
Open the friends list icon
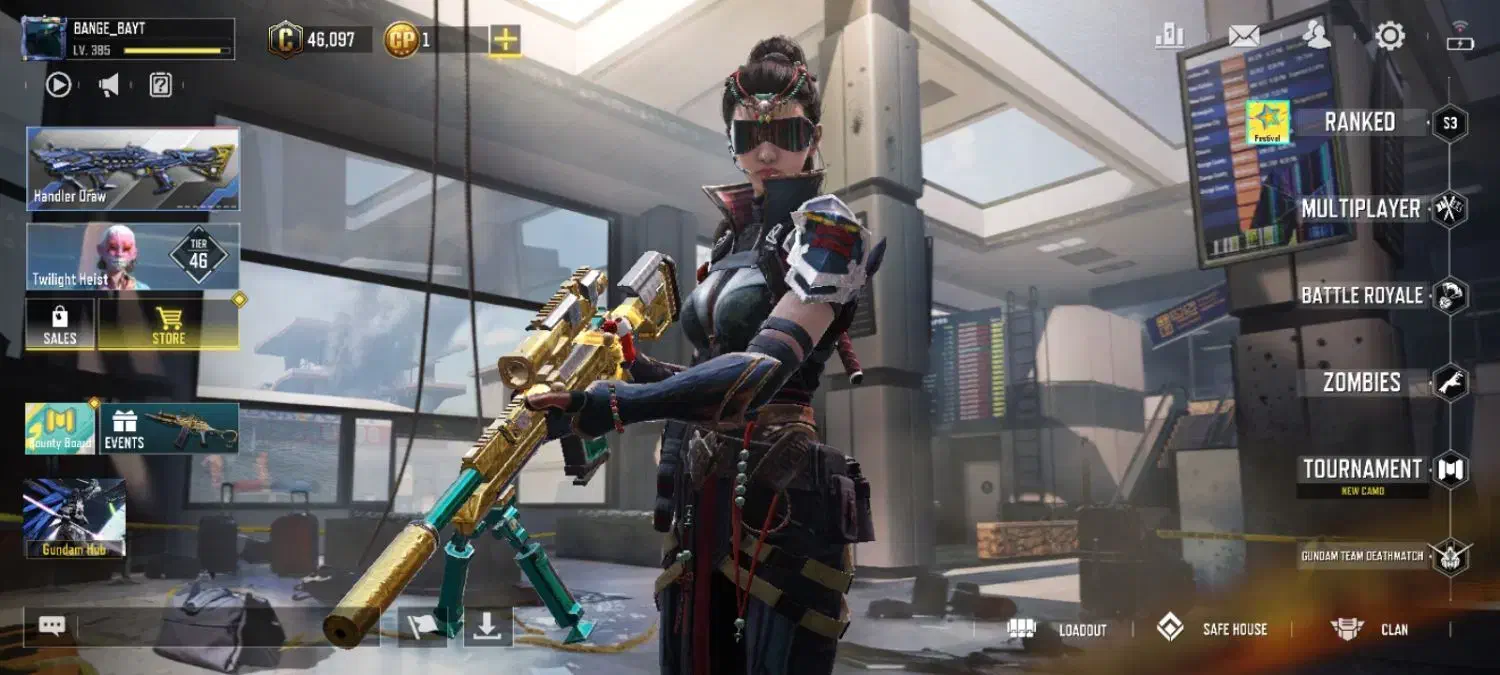tap(1317, 36)
